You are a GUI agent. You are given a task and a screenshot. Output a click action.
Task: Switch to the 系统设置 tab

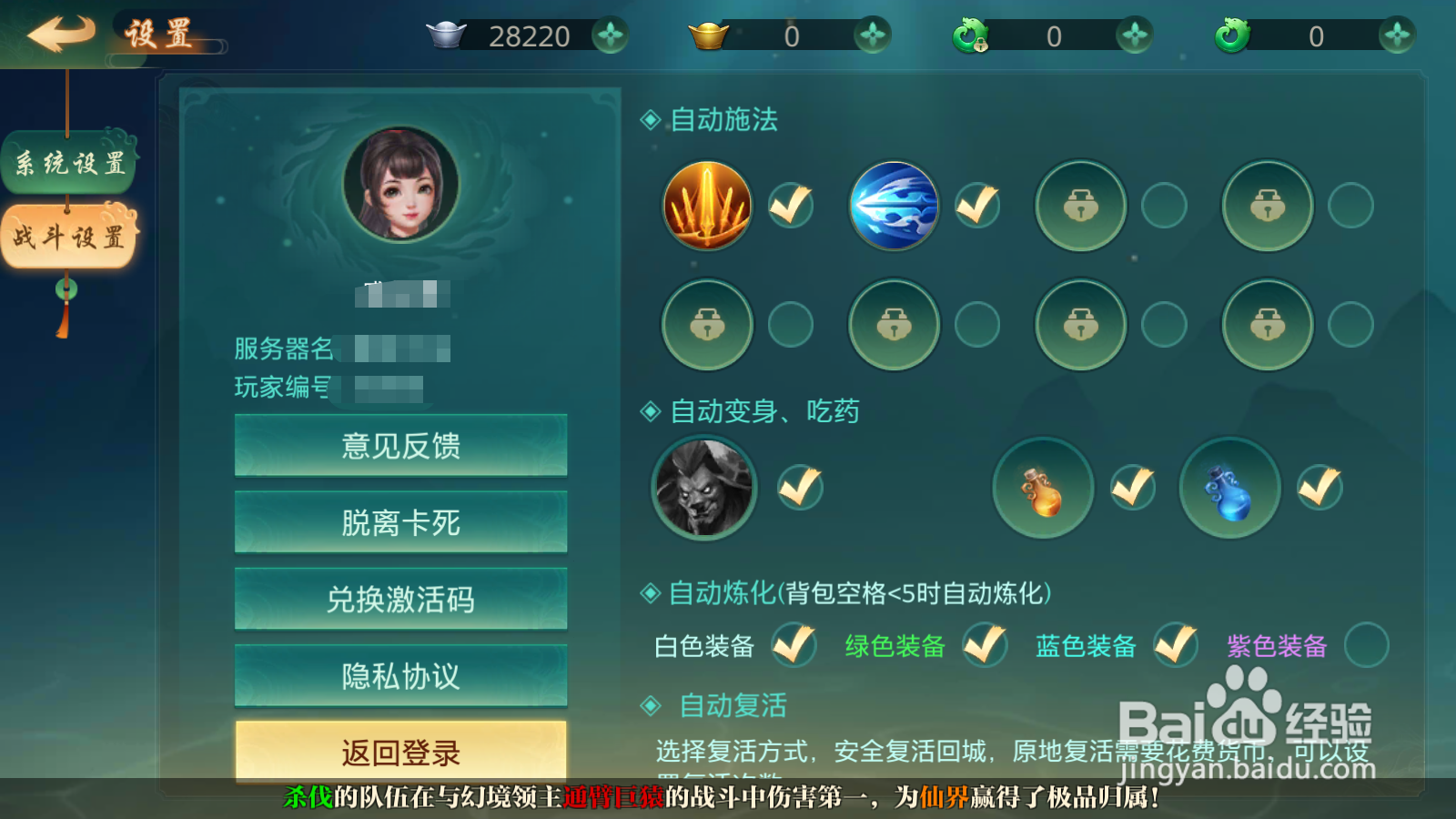tap(68, 162)
